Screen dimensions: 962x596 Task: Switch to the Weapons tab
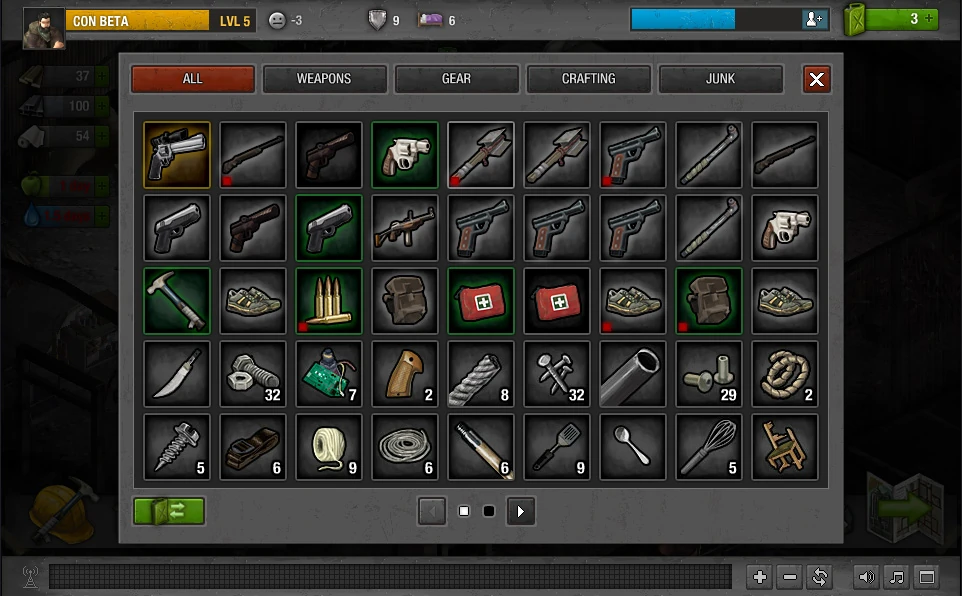[x=324, y=79]
